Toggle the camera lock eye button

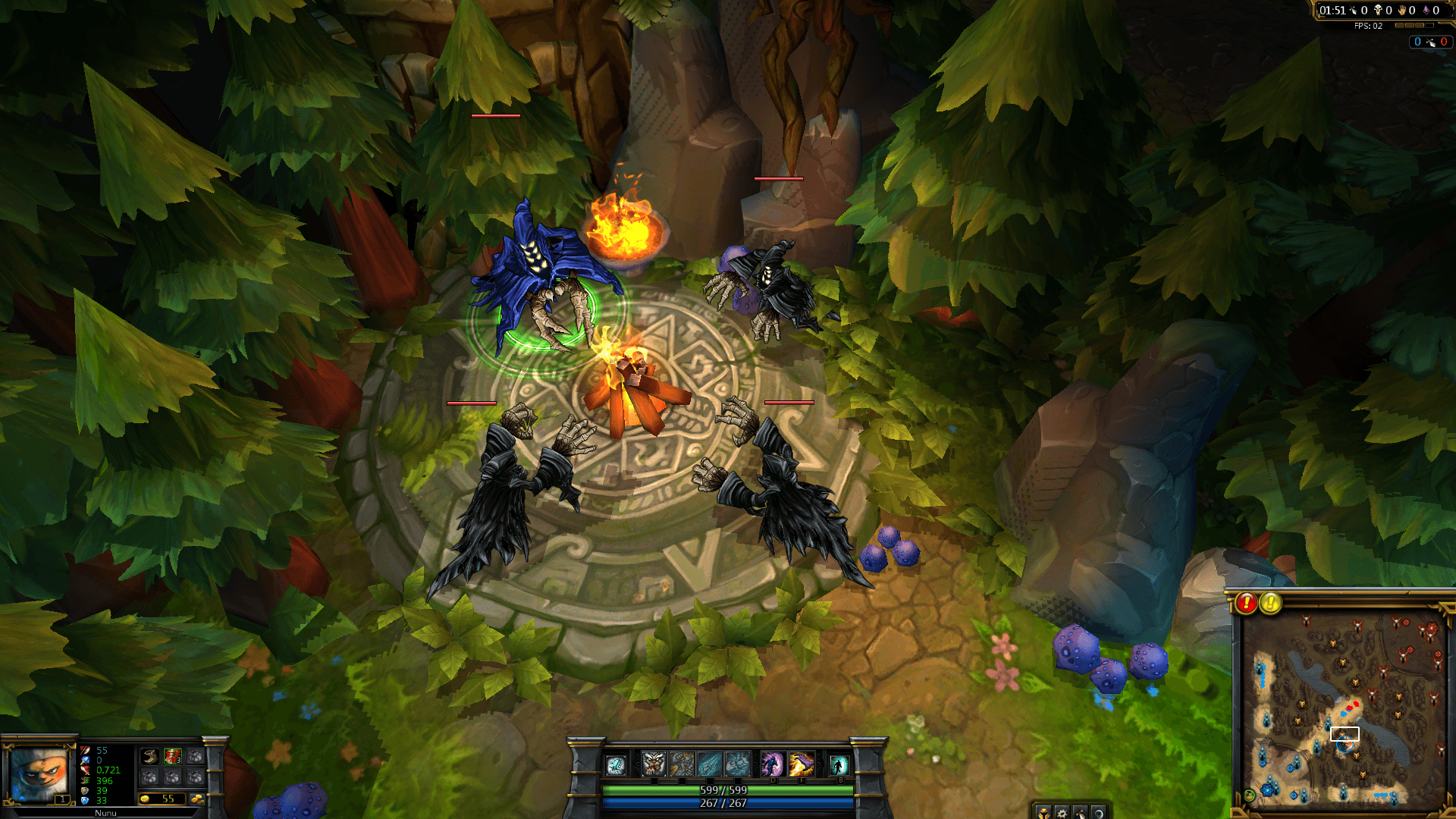tap(1097, 812)
